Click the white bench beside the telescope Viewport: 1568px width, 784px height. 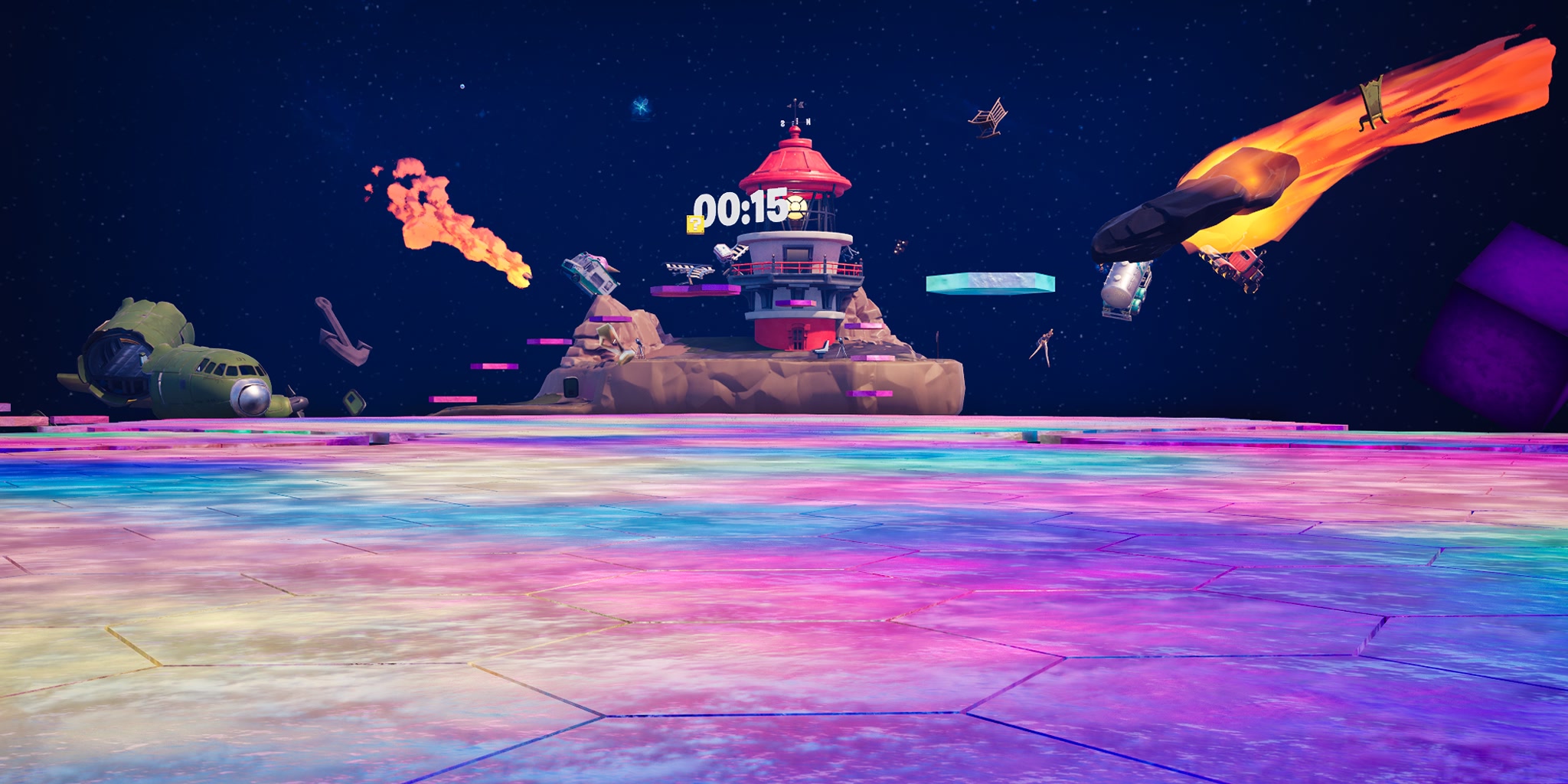point(820,351)
